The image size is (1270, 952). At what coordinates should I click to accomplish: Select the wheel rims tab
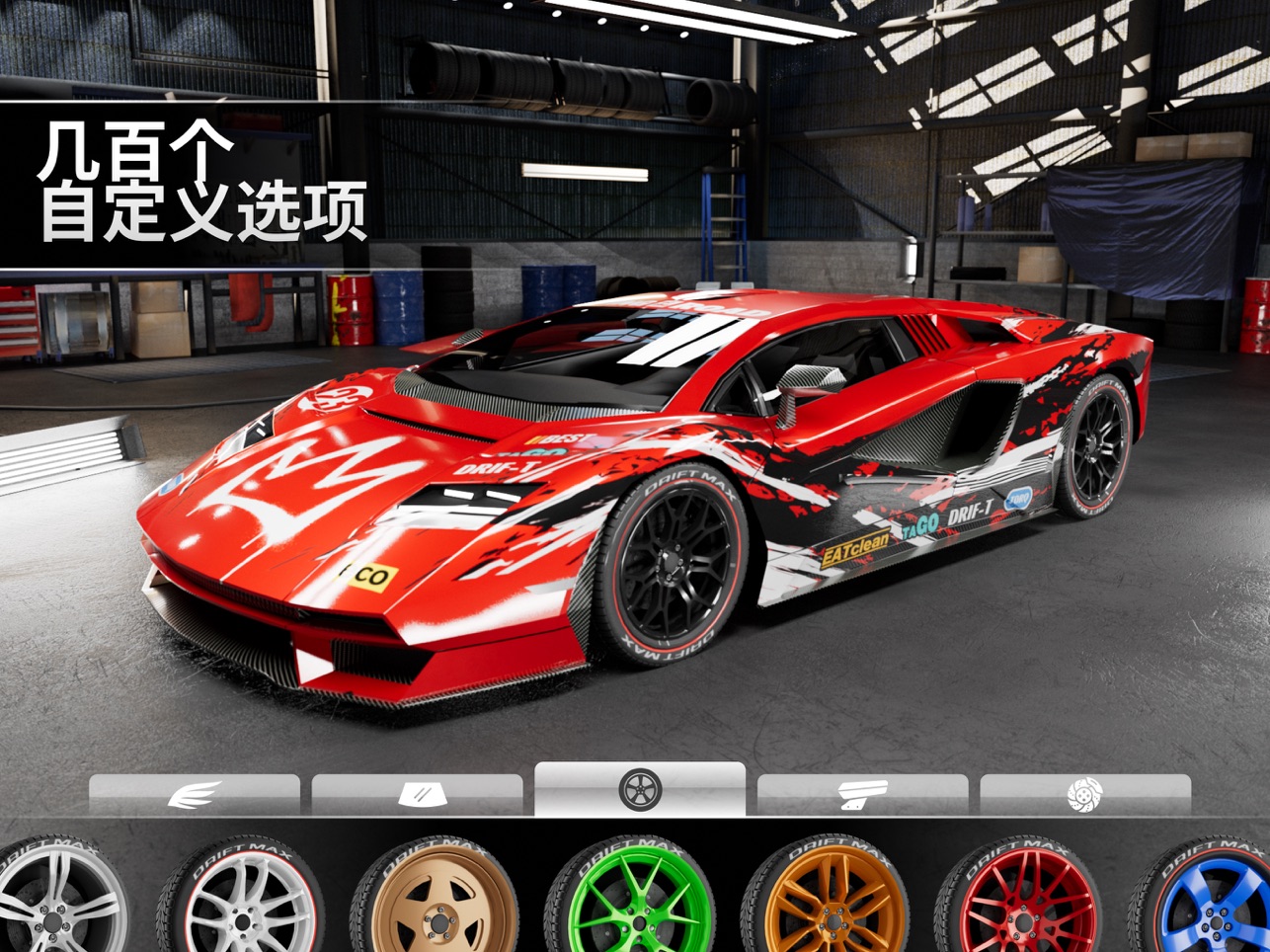click(x=640, y=790)
